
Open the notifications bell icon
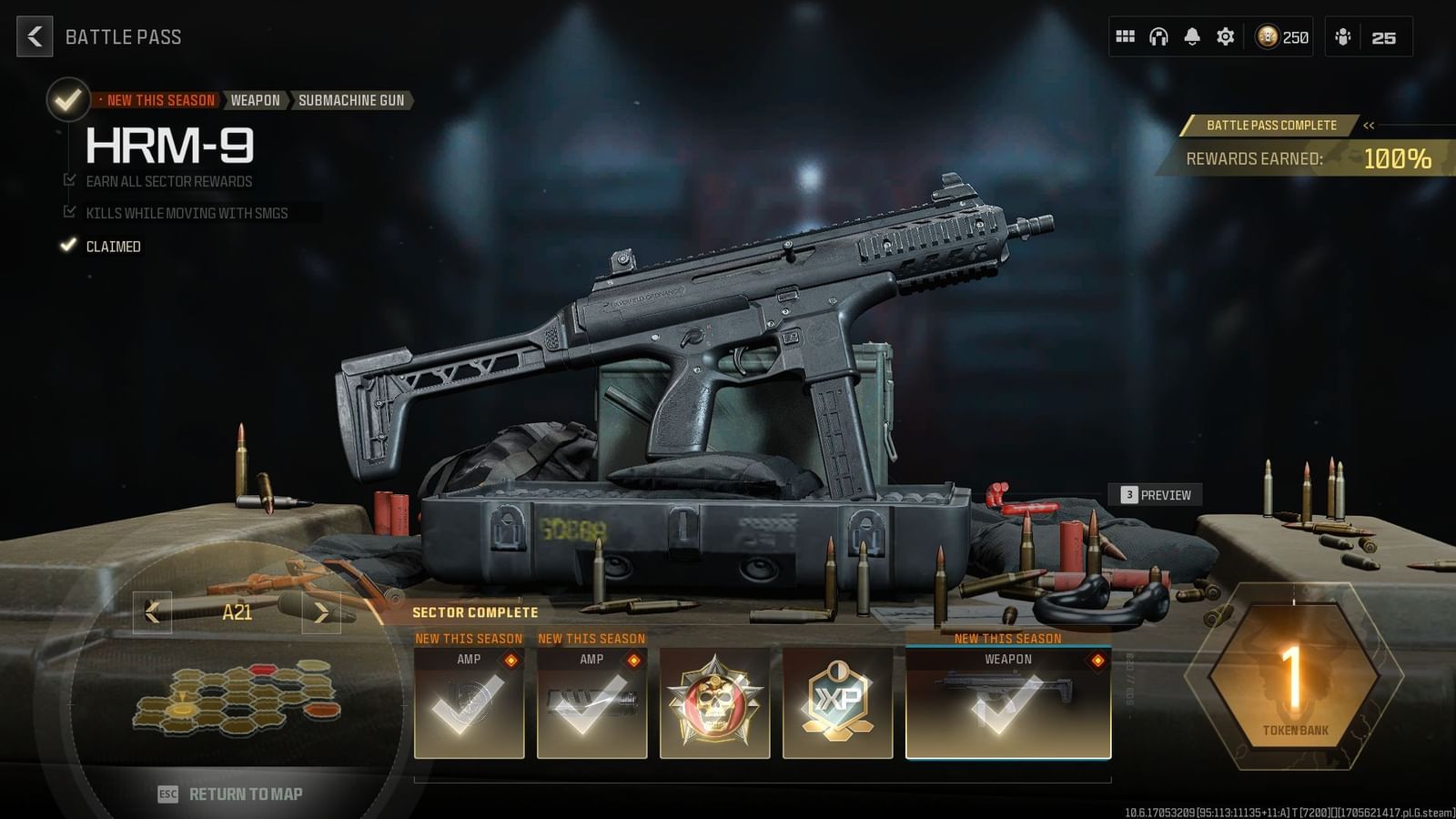coord(1191,36)
